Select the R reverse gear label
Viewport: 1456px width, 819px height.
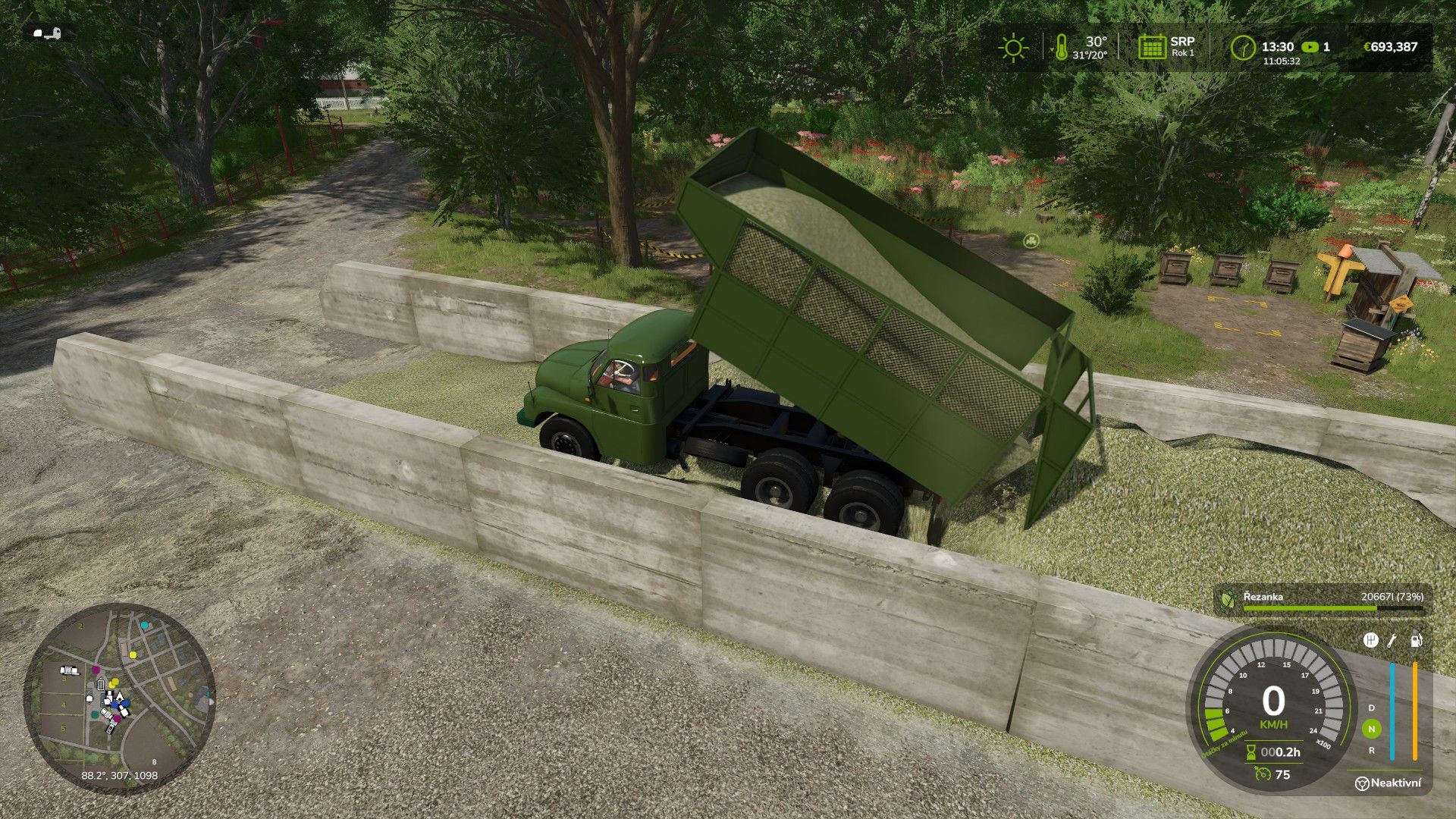(1372, 750)
